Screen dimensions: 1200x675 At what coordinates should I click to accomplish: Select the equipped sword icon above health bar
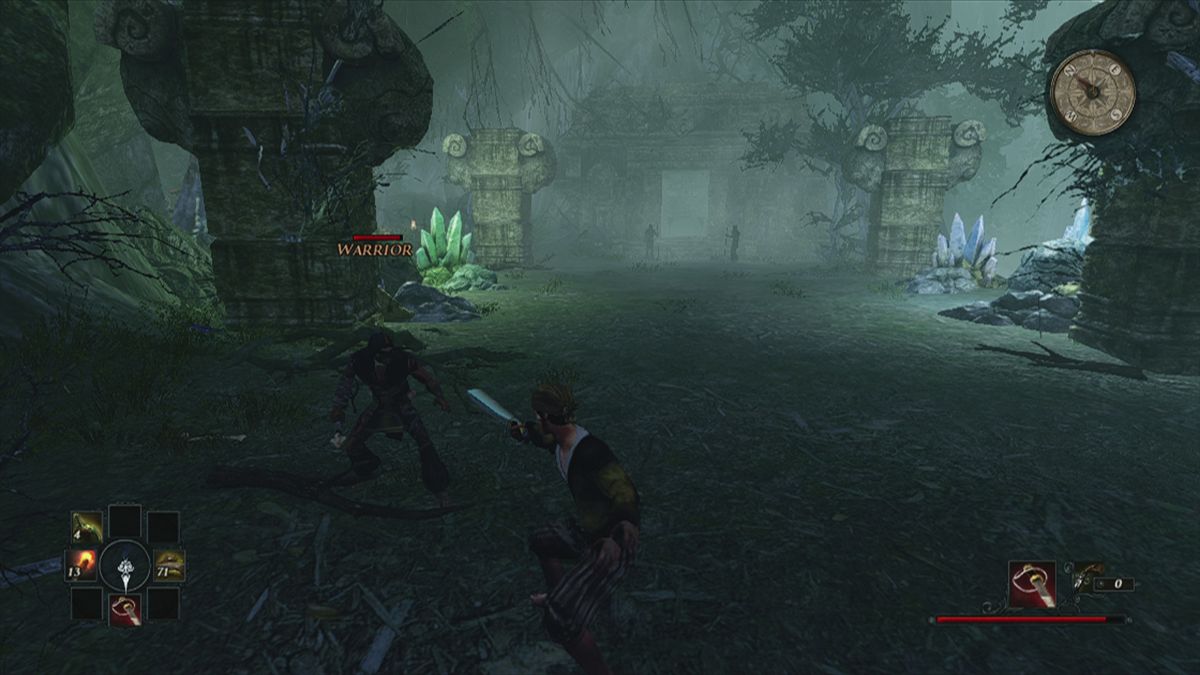click(1032, 585)
